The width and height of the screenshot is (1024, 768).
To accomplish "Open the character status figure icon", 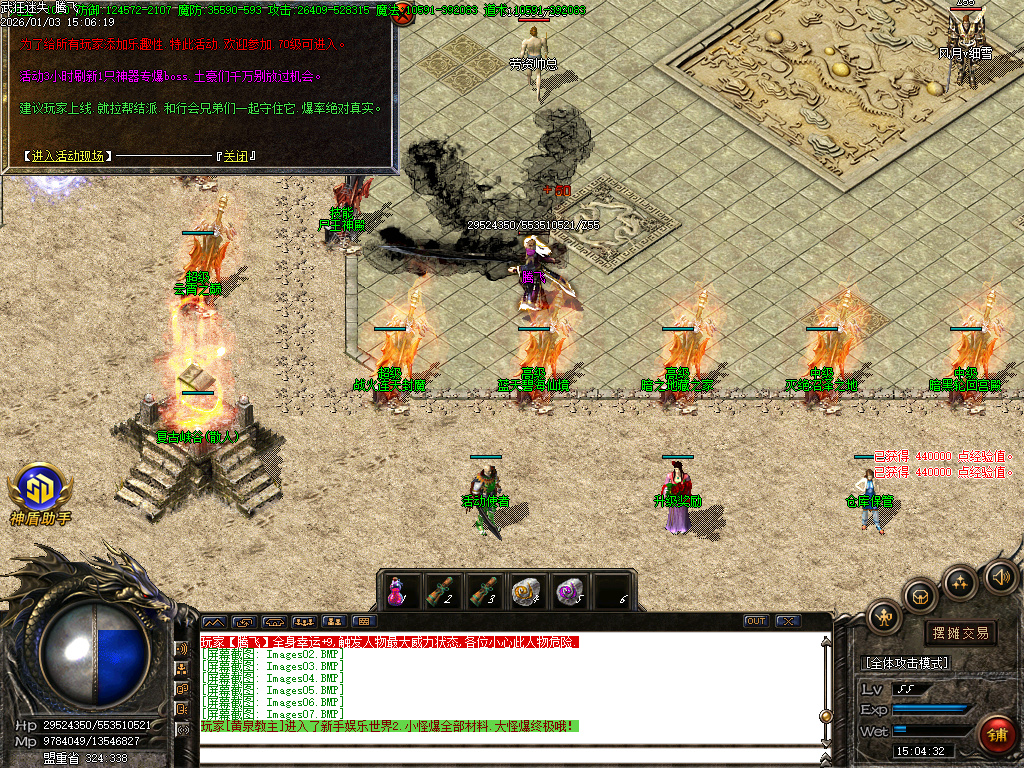I will pyautogui.click(x=885, y=616).
